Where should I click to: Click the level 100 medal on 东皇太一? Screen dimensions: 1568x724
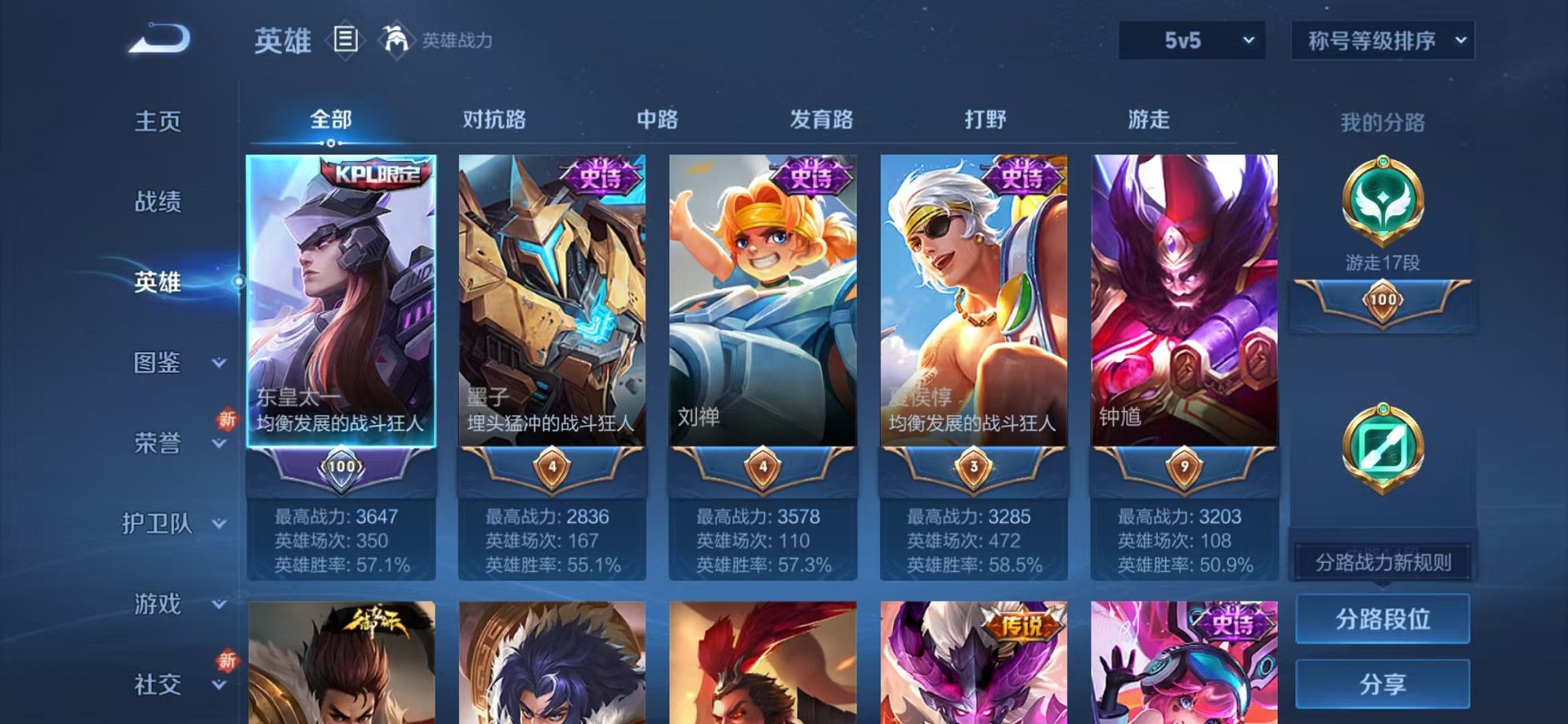341,467
